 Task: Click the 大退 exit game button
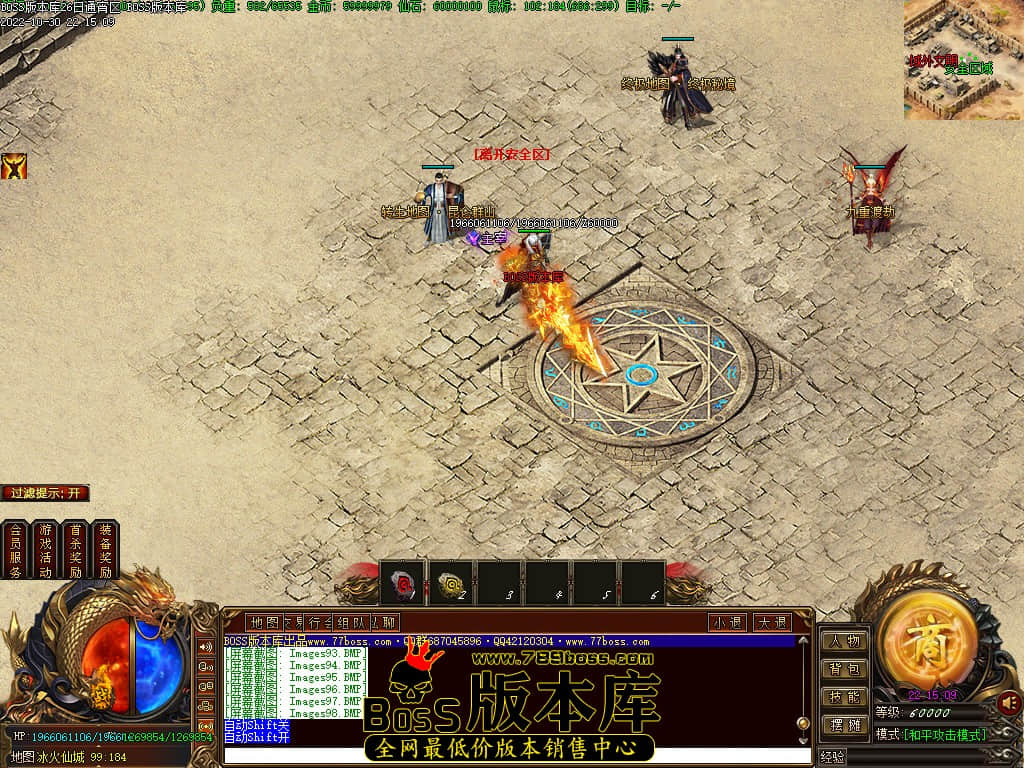tap(771, 622)
